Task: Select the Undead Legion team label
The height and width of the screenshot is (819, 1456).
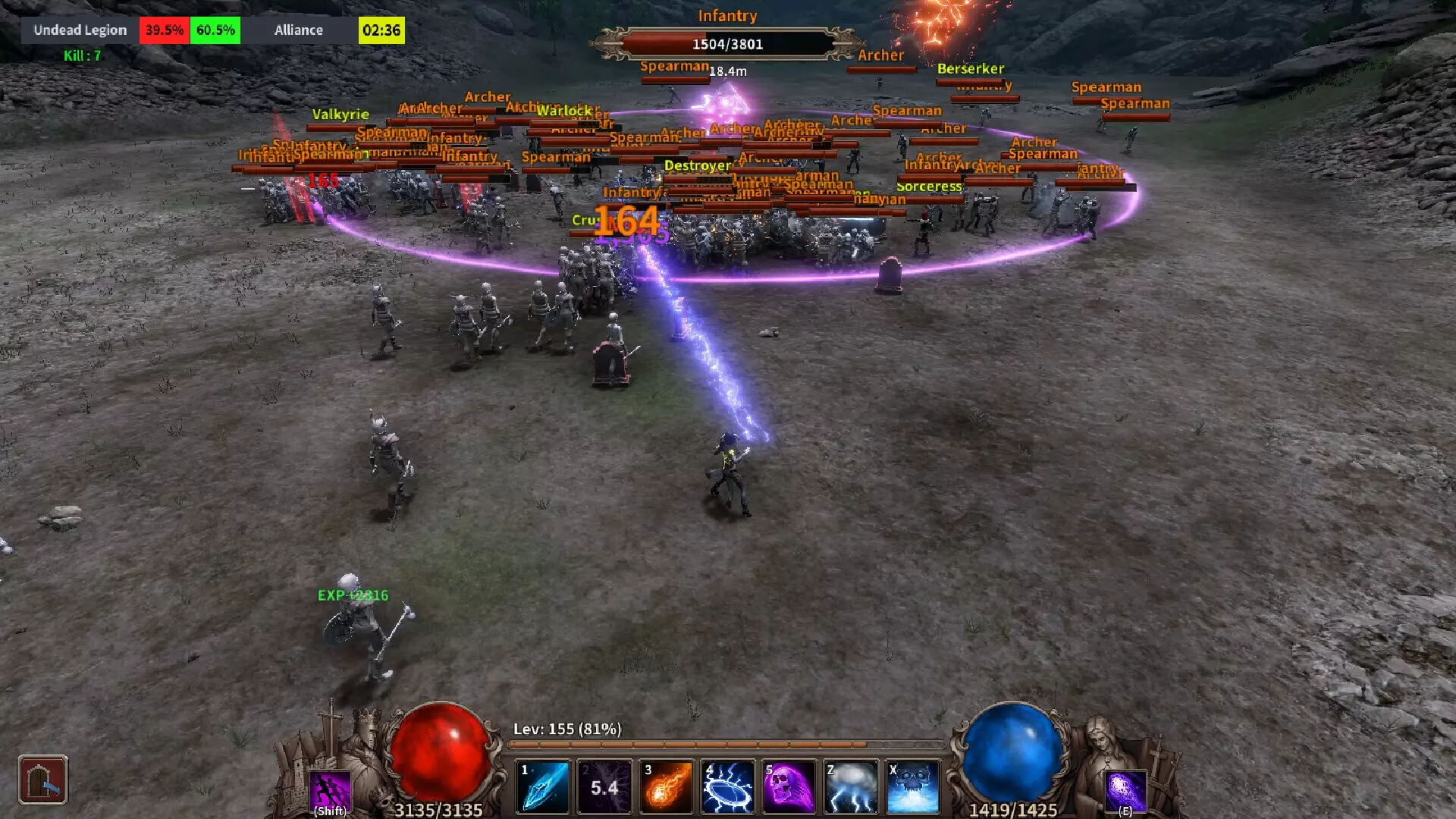Action: coord(79,30)
